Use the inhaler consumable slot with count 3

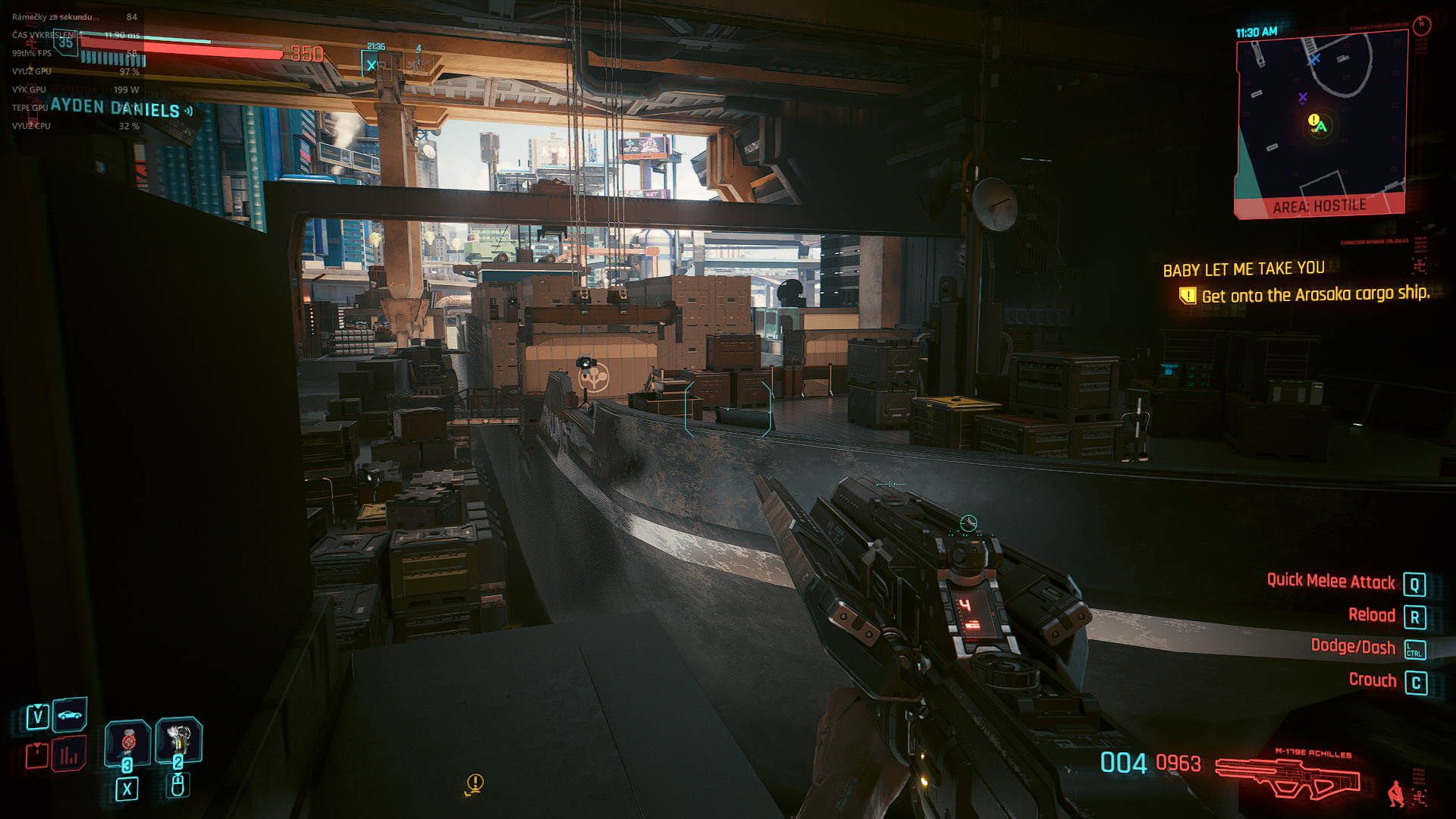click(x=127, y=742)
